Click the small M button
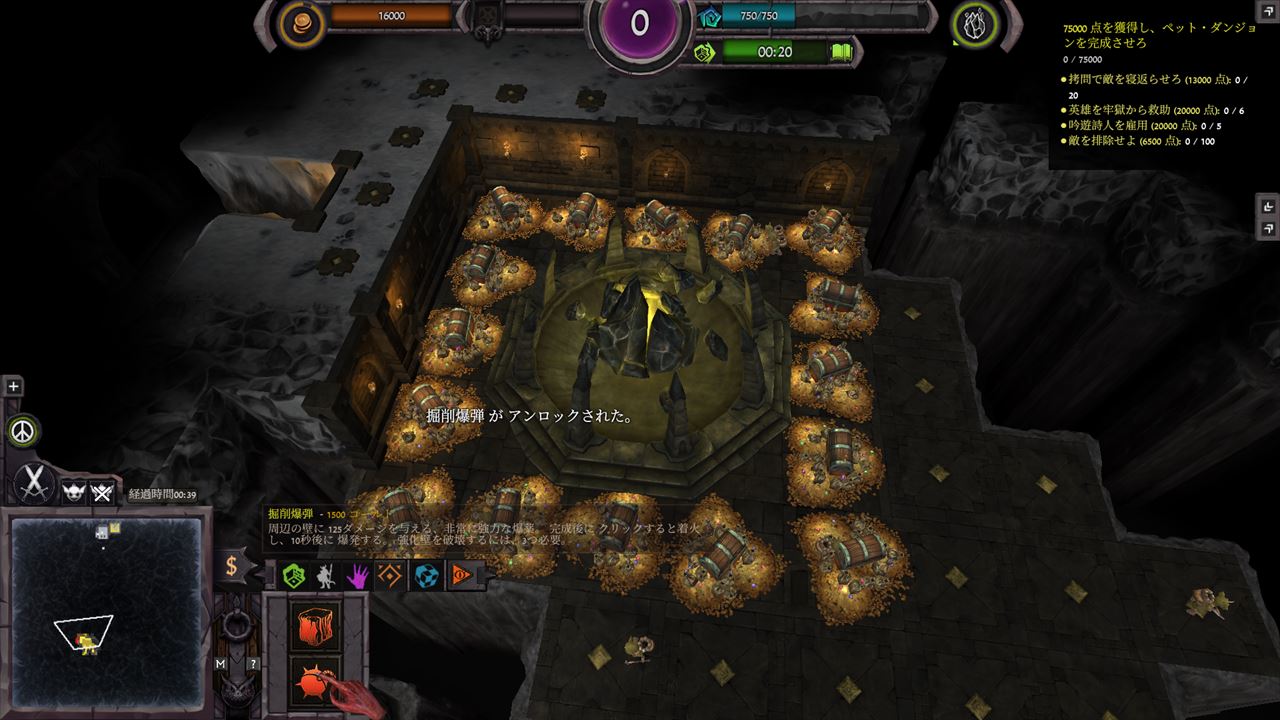1280x720 pixels. [221, 663]
